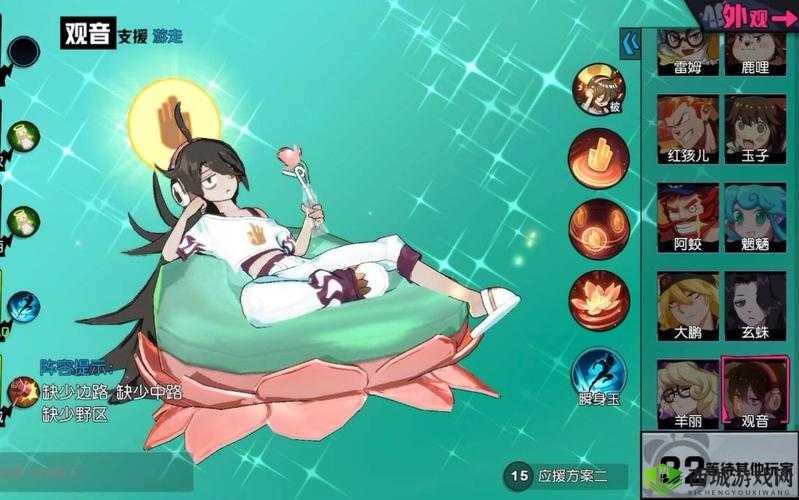Choose hero 阿蛟
This screenshot has height=500, width=799.
pyautogui.click(x=689, y=214)
